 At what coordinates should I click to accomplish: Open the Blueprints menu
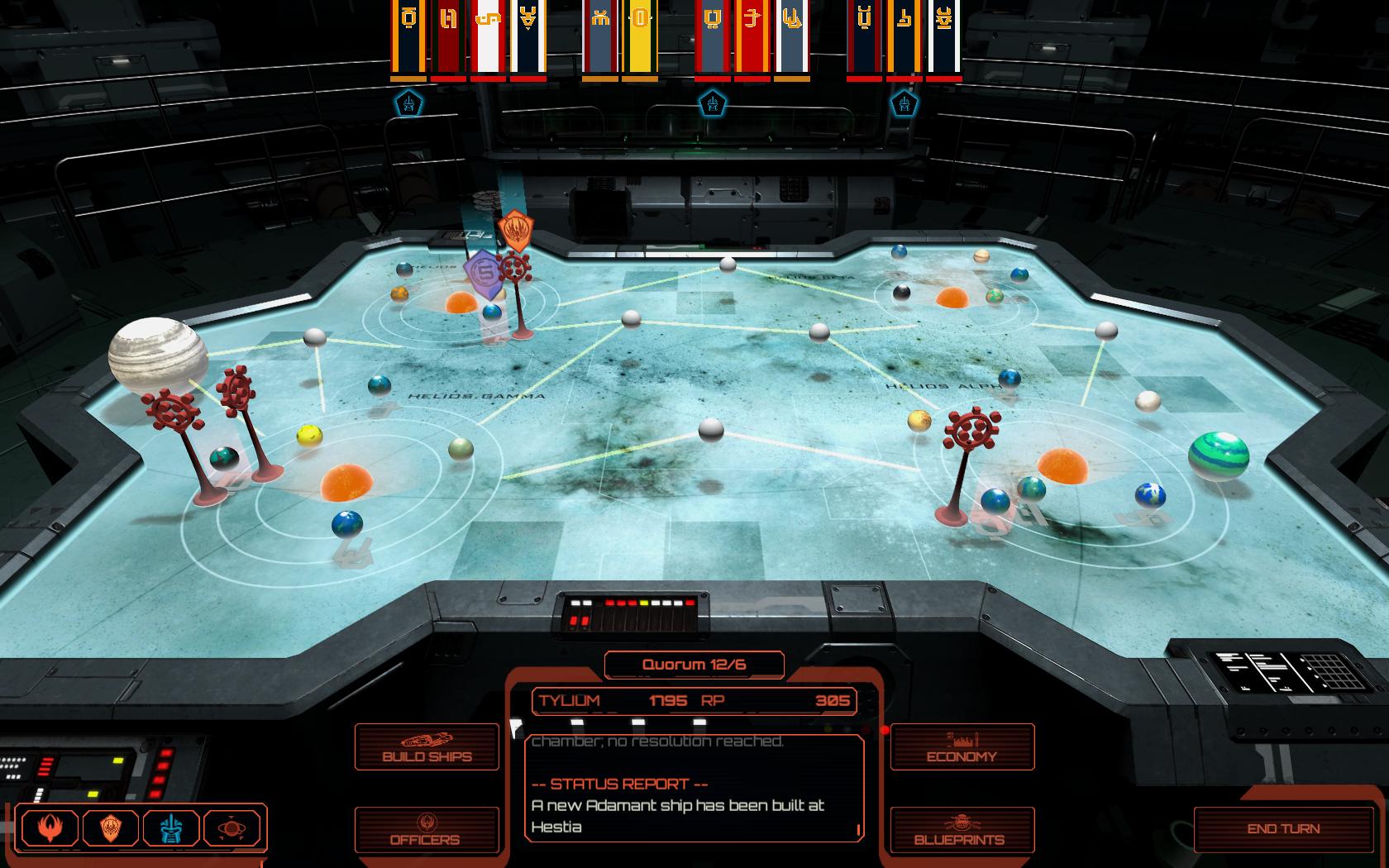tap(962, 830)
